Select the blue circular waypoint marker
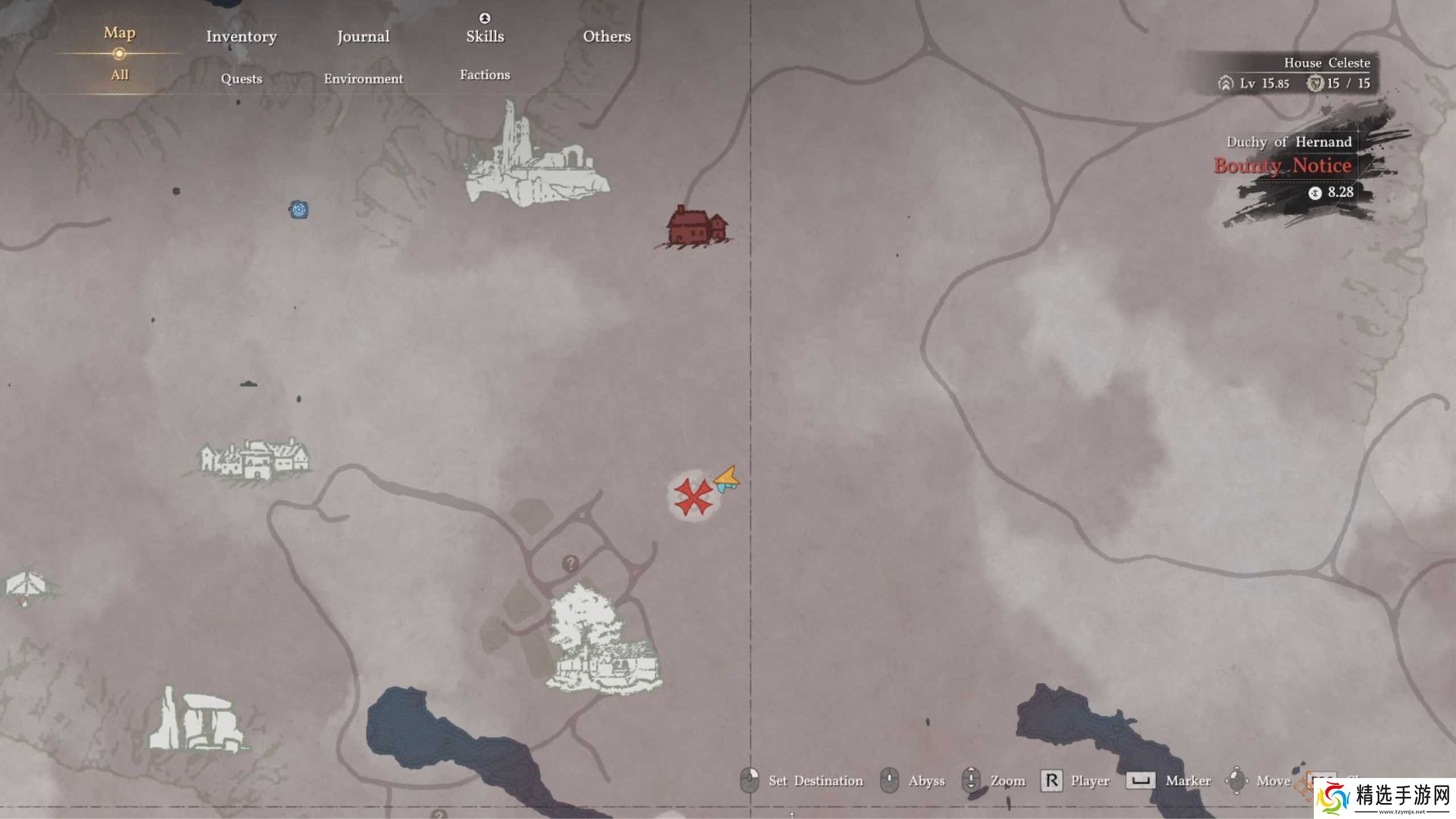The image size is (1456, 819). point(299,209)
